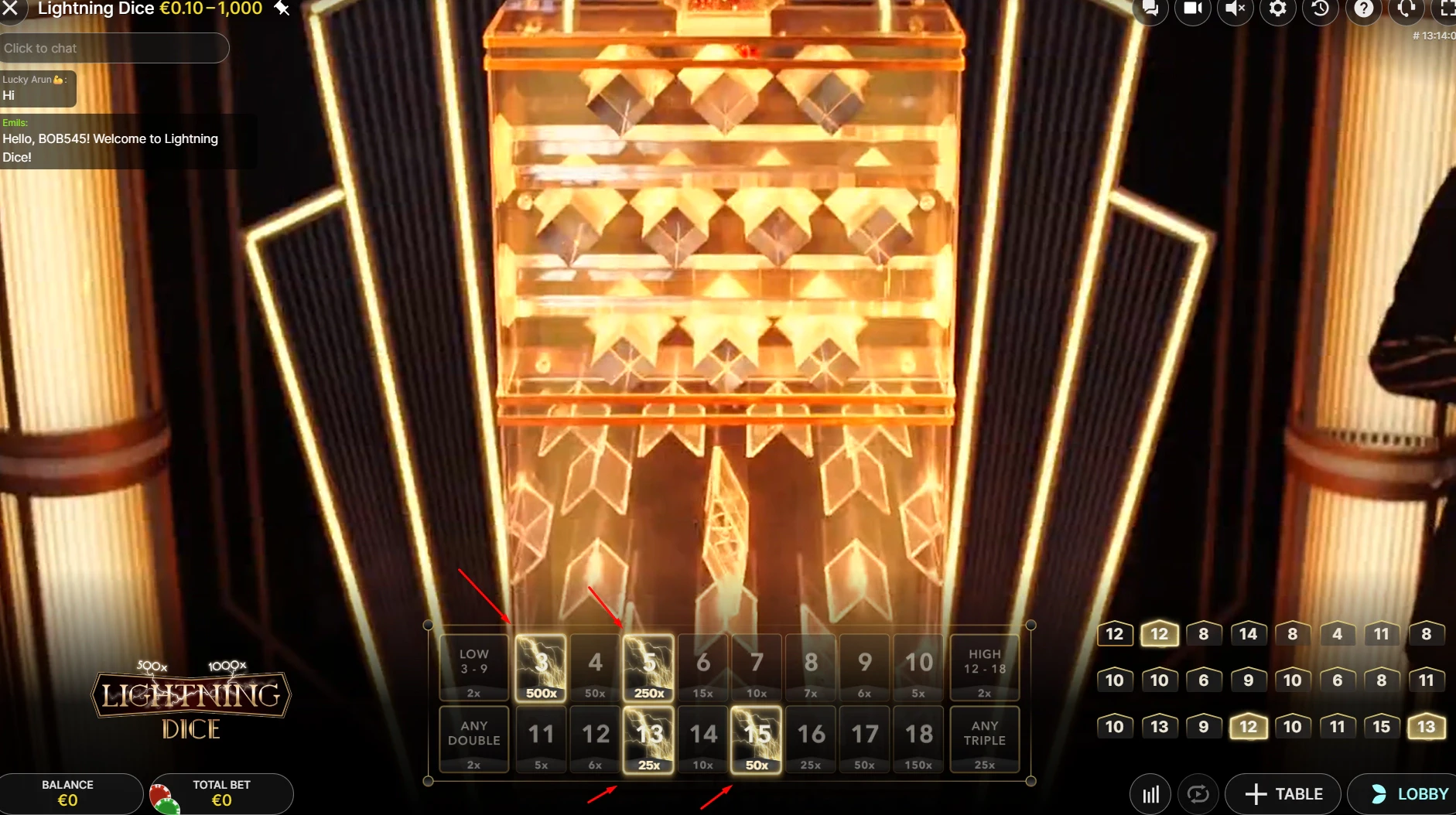Viewport: 1456px width, 815px height.
Task: Pin the game window with thumbtack
Action: 280,9
